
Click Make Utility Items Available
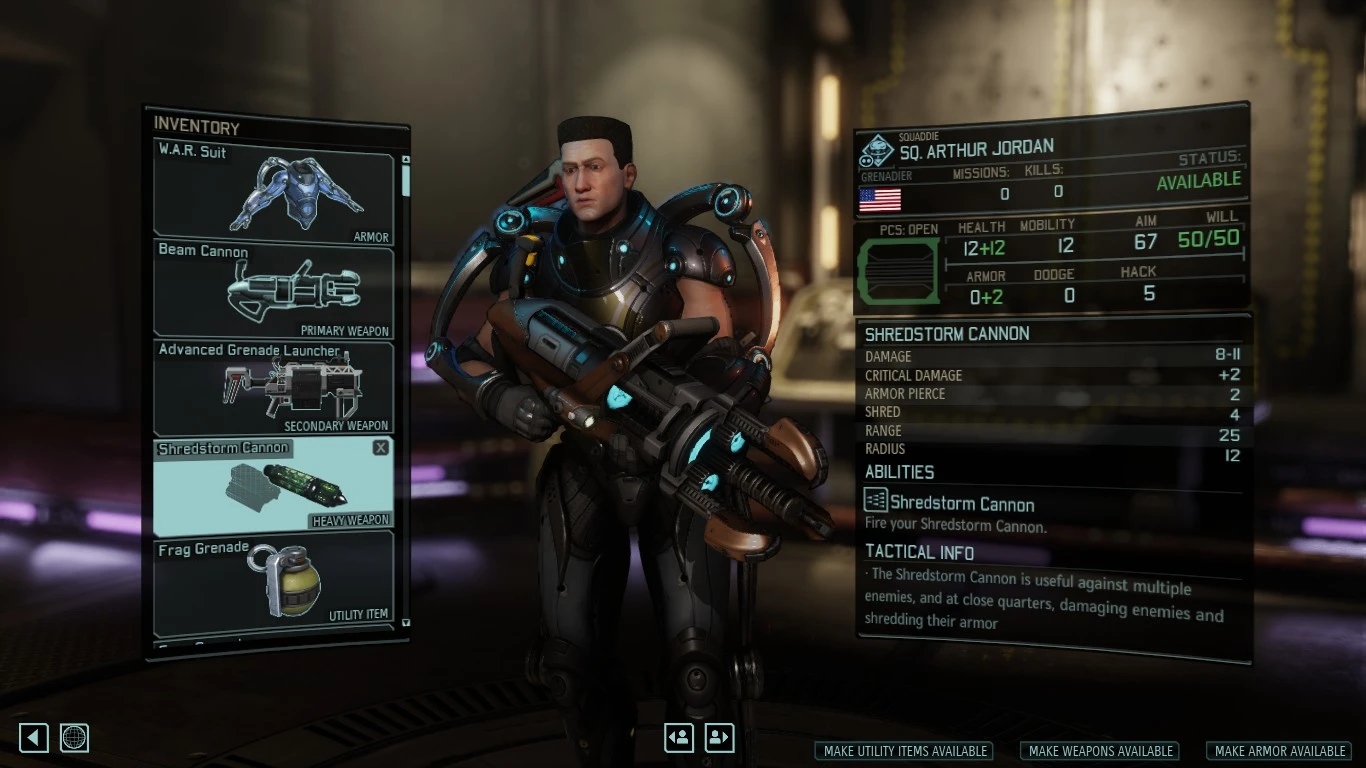click(x=902, y=751)
